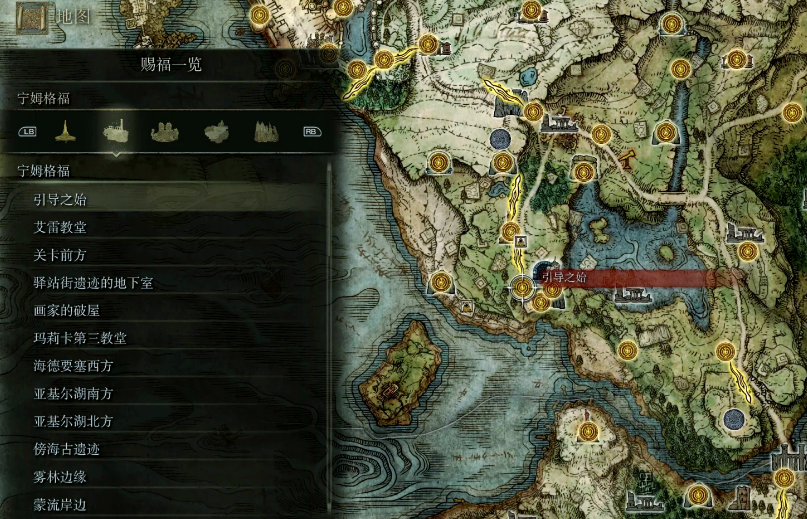Select the 画家的破屋 grace entry
The height and width of the screenshot is (519, 807).
pos(66,310)
